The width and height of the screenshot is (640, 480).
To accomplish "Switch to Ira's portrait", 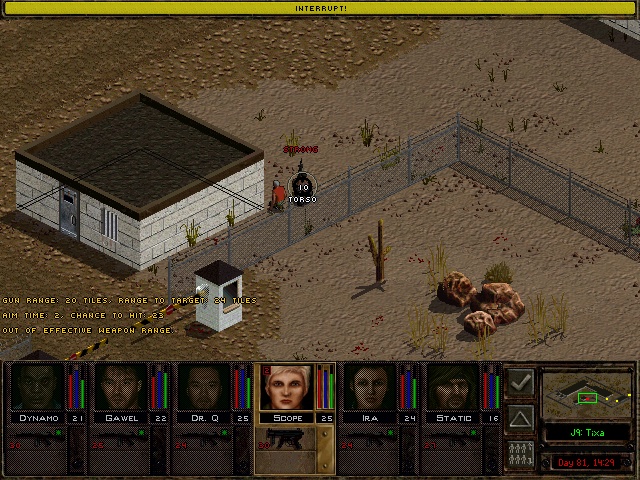I will [371, 387].
